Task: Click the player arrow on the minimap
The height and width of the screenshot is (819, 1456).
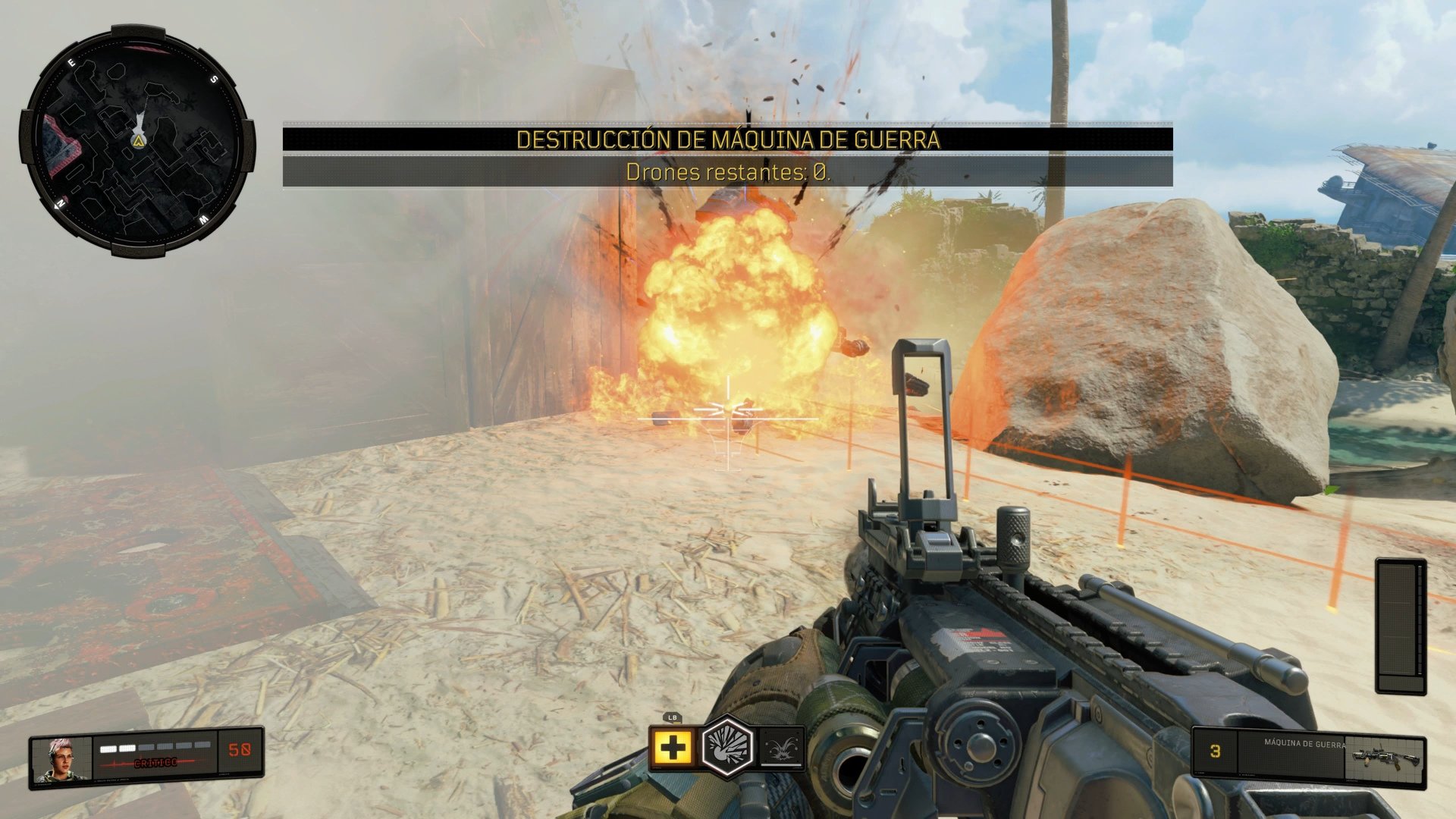Action: click(x=139, y=140)
